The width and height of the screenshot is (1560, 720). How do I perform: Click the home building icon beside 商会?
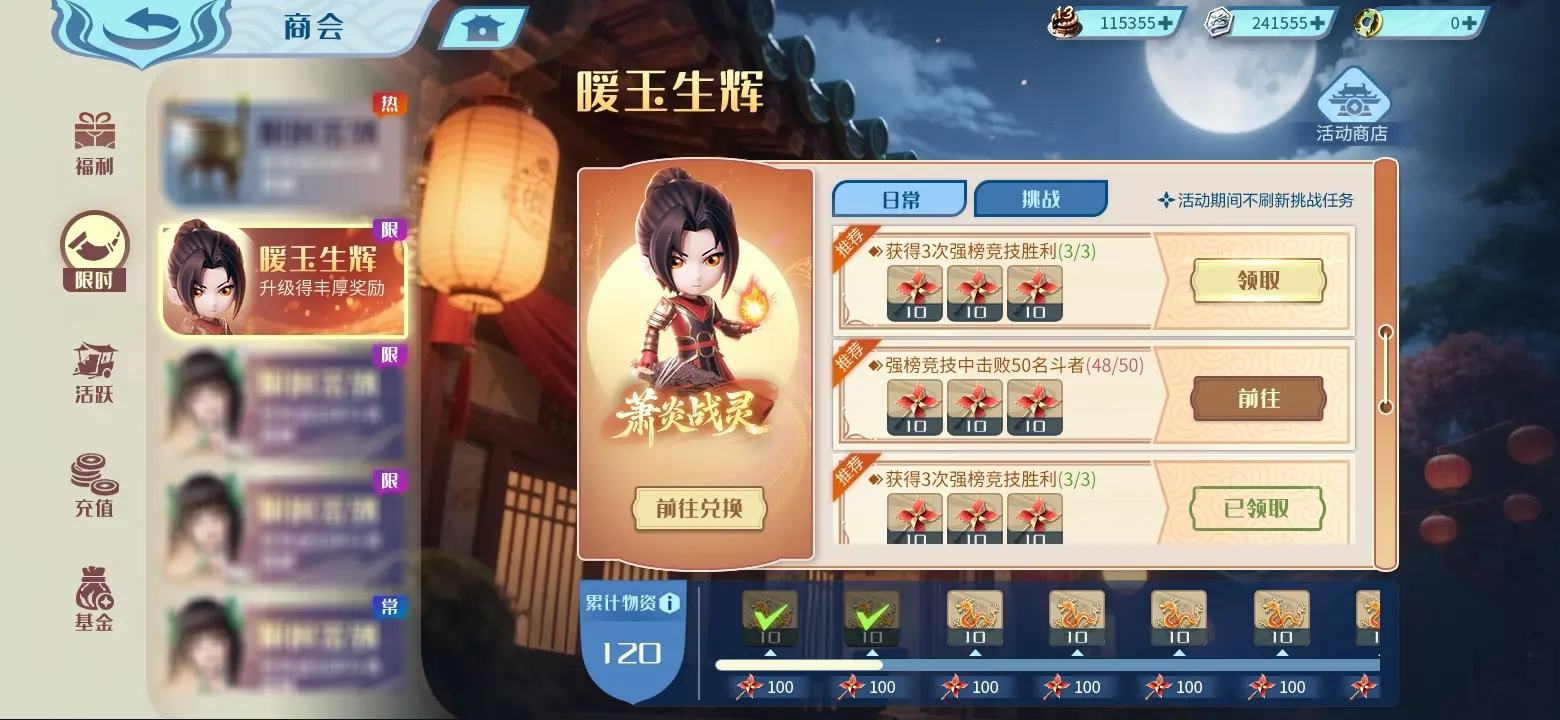click(484, 26)
